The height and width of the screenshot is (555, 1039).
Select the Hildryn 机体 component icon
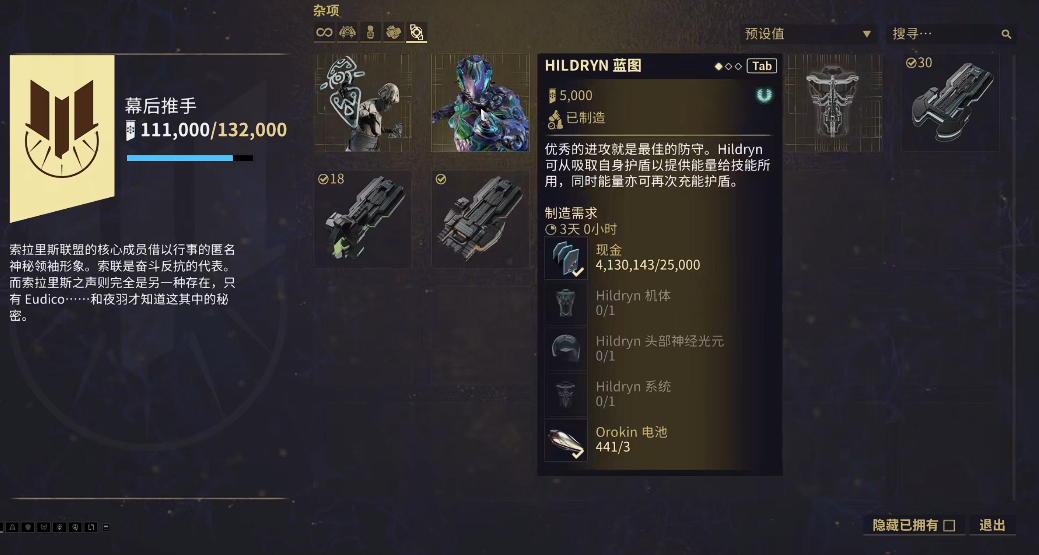pyautogui.click(x=565, y=303)
